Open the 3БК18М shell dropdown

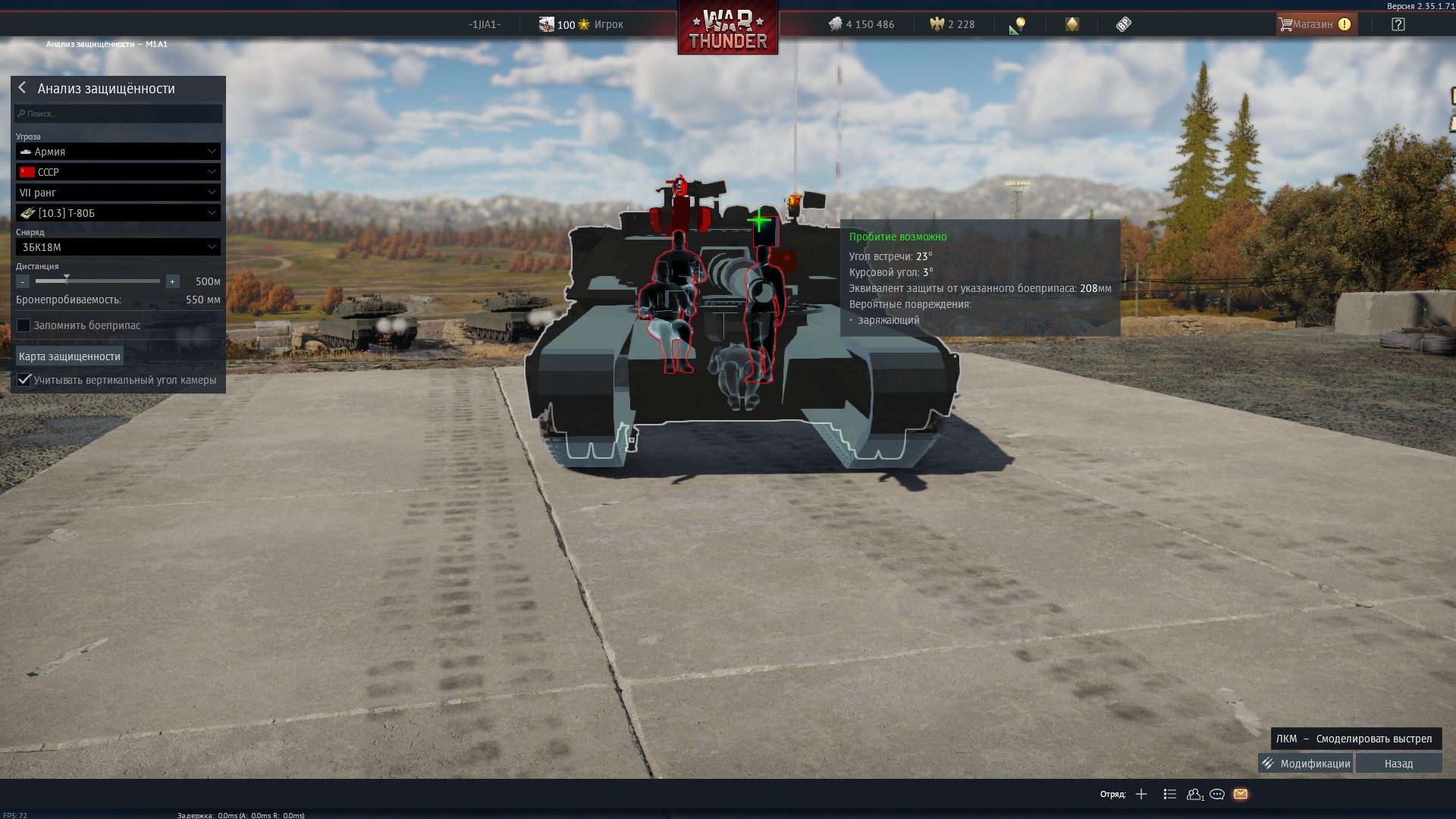click(118, 247)
